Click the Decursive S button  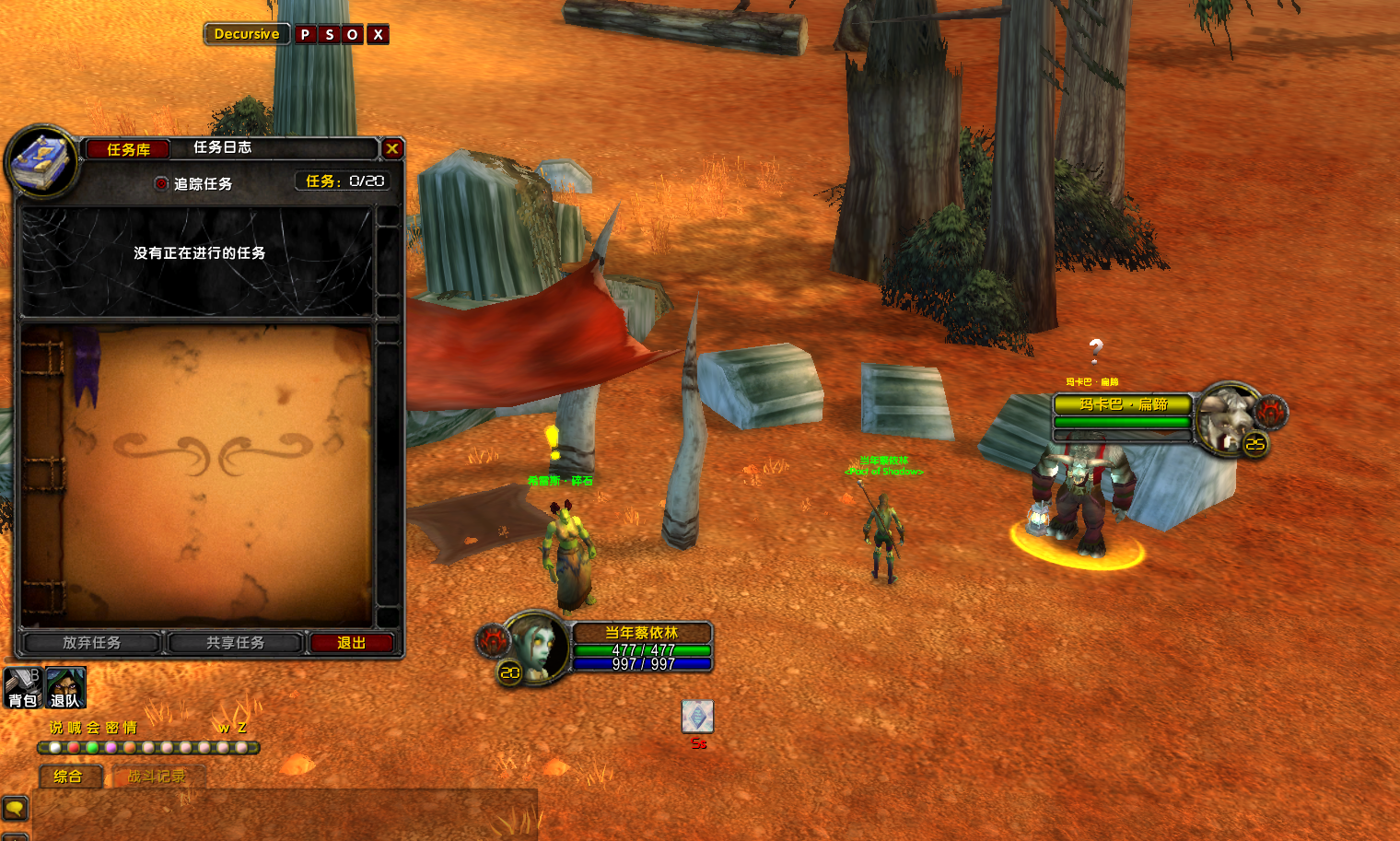(x=329, y=34)
